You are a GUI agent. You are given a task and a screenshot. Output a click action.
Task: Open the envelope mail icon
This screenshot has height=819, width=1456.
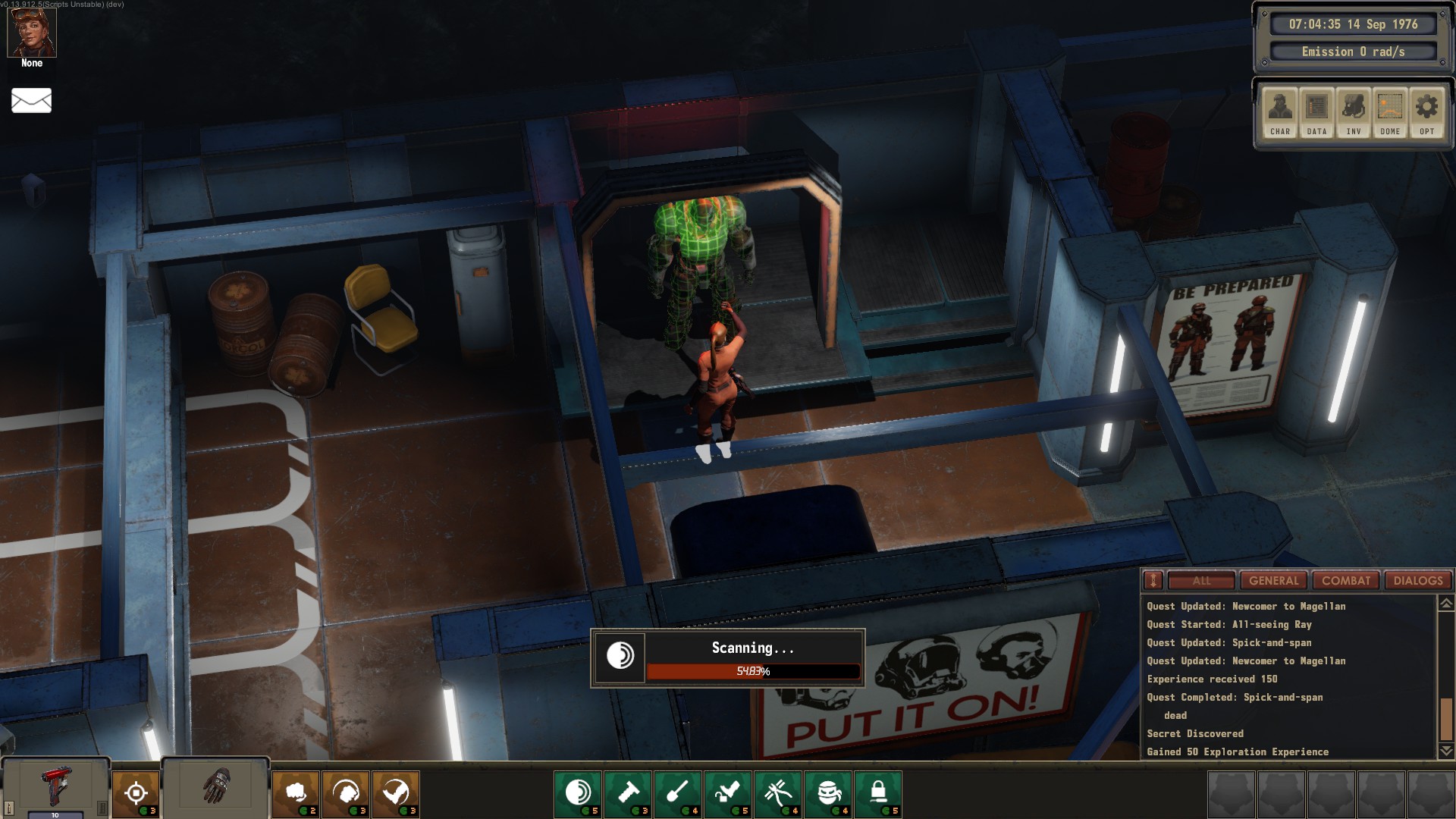click(31, 100)
